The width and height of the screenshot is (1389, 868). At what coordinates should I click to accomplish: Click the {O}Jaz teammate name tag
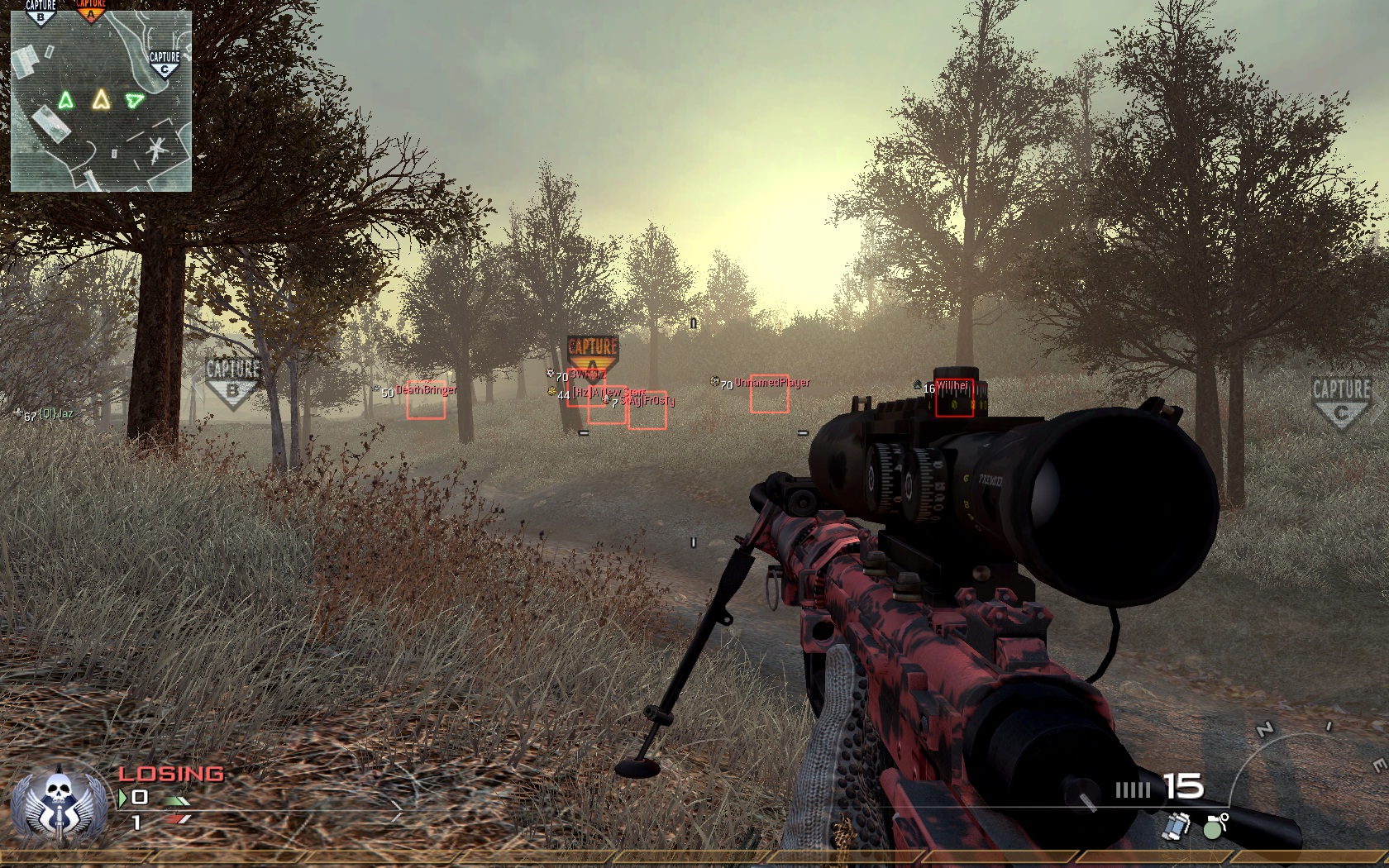click(56, 413)
